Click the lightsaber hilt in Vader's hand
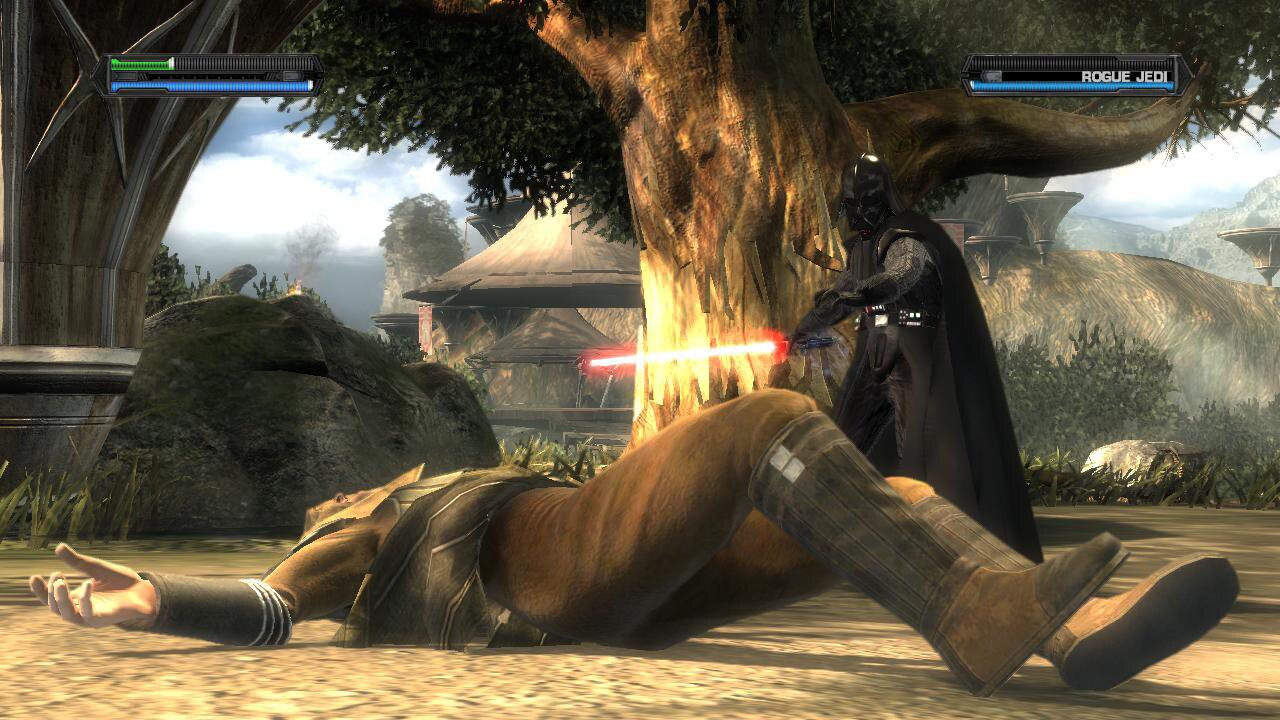 coord(817,343)
